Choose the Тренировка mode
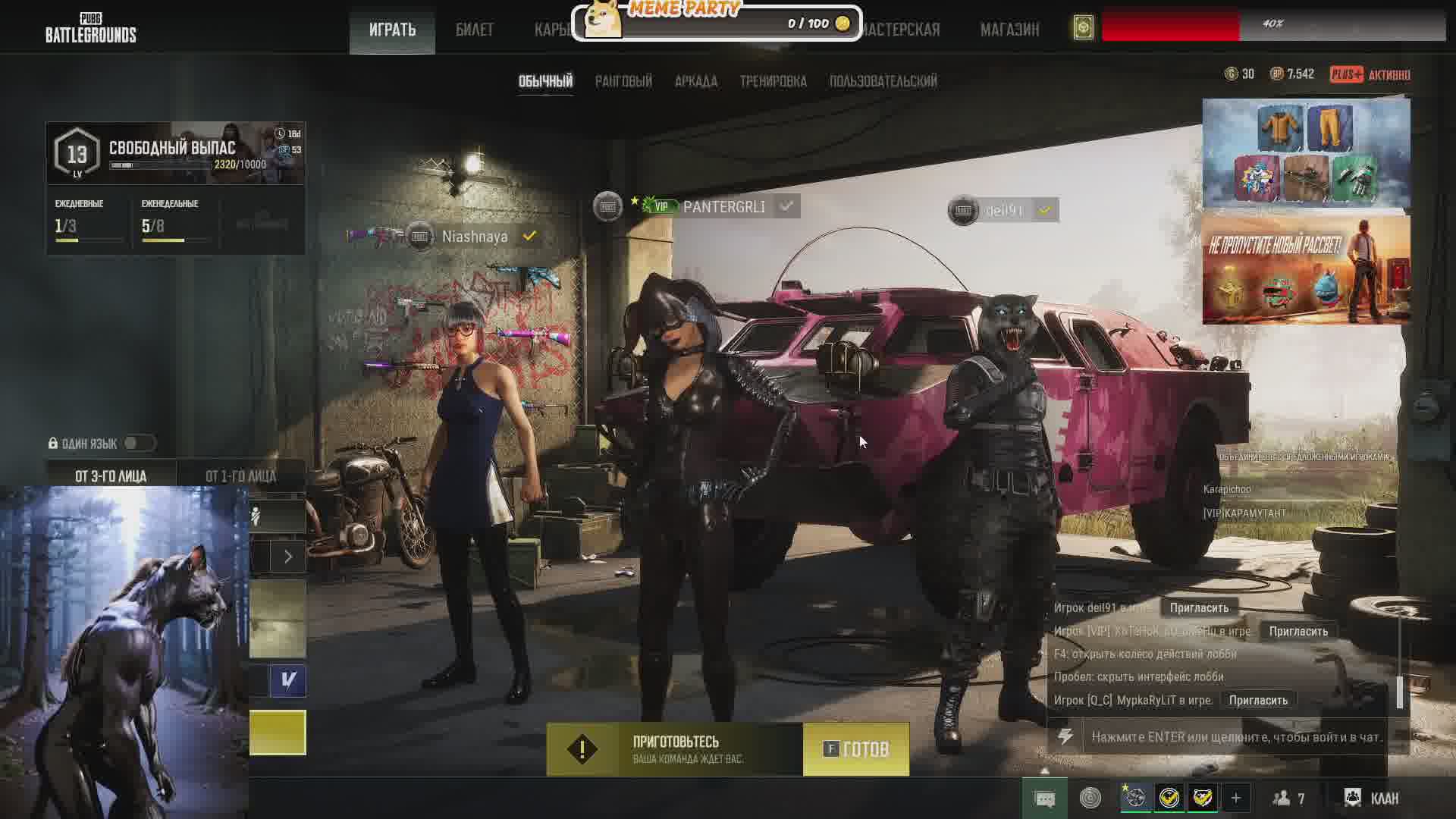Image resolution: width=1456 pixels, height=819 pixels. tap(773, 81)
